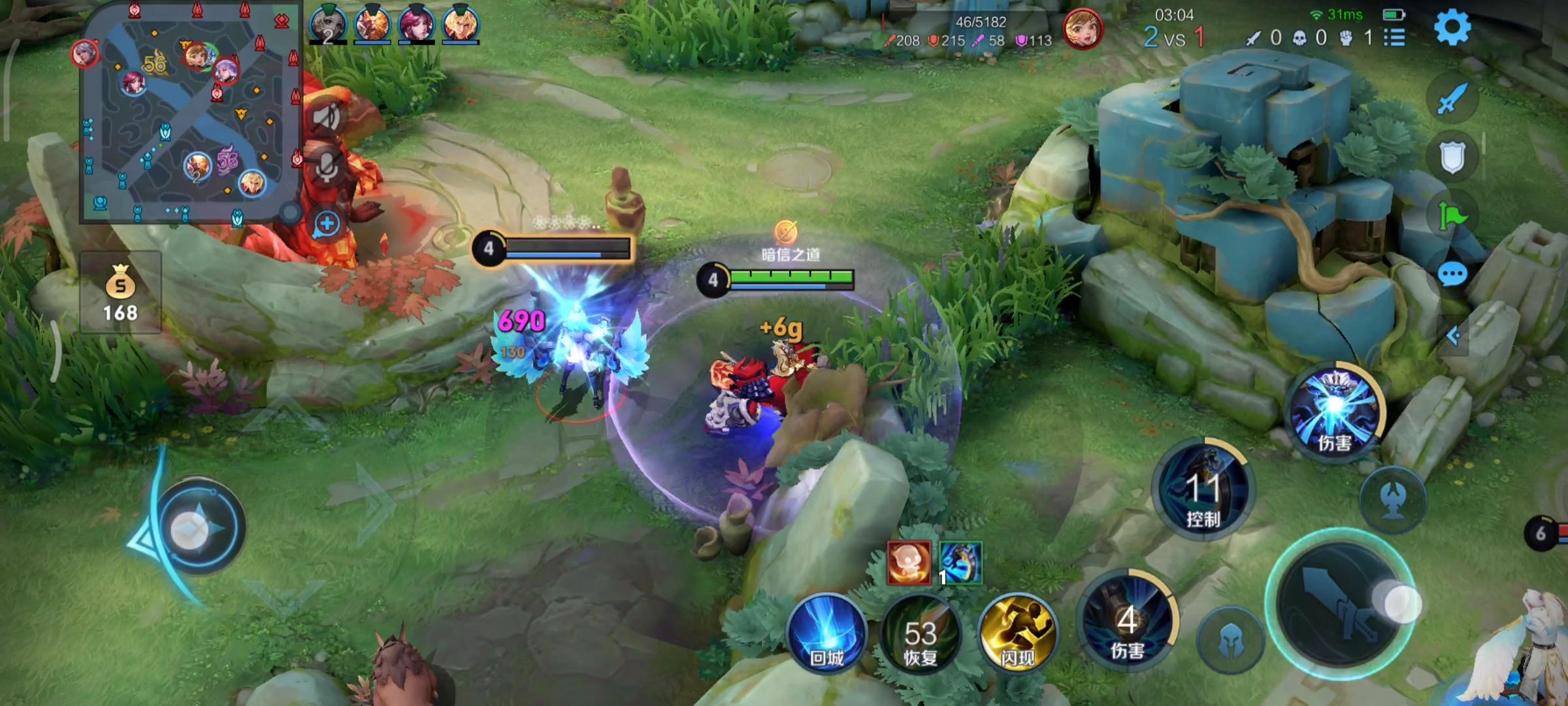Open the settings gear menu

pyautogui.click(x=1452, y=27)
